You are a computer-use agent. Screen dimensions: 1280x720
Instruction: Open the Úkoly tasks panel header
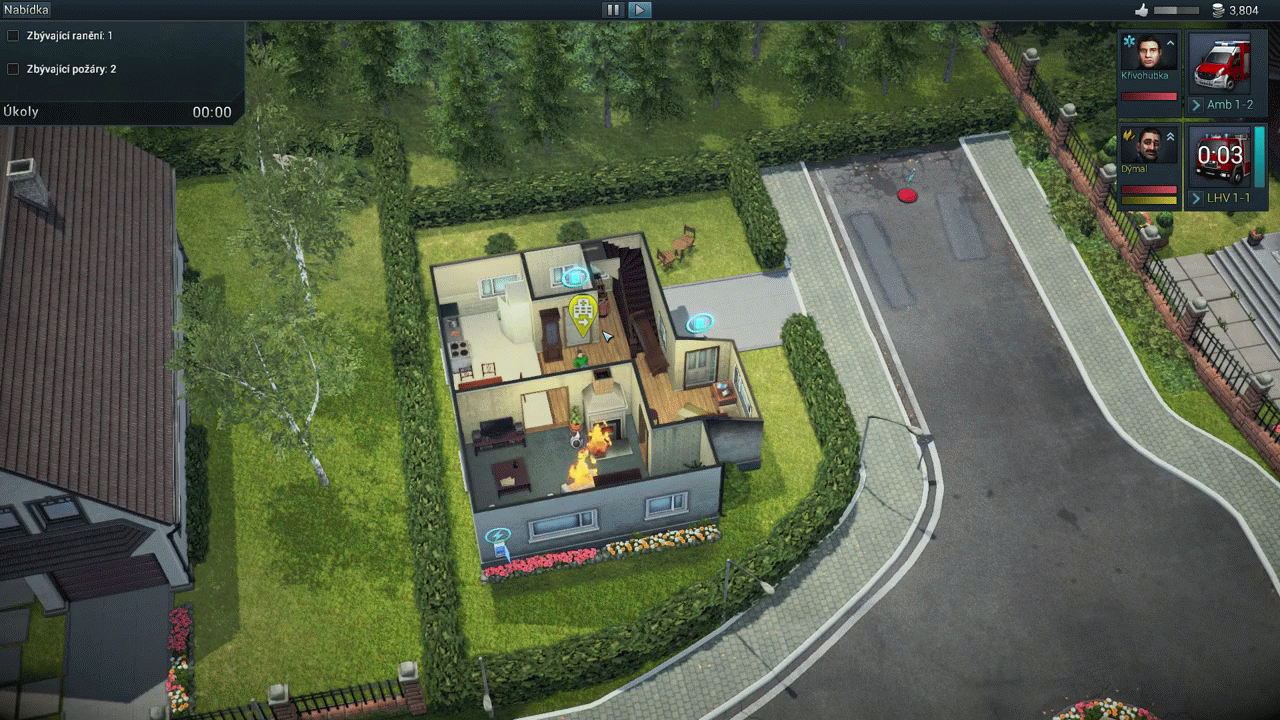tap(22, 112)
